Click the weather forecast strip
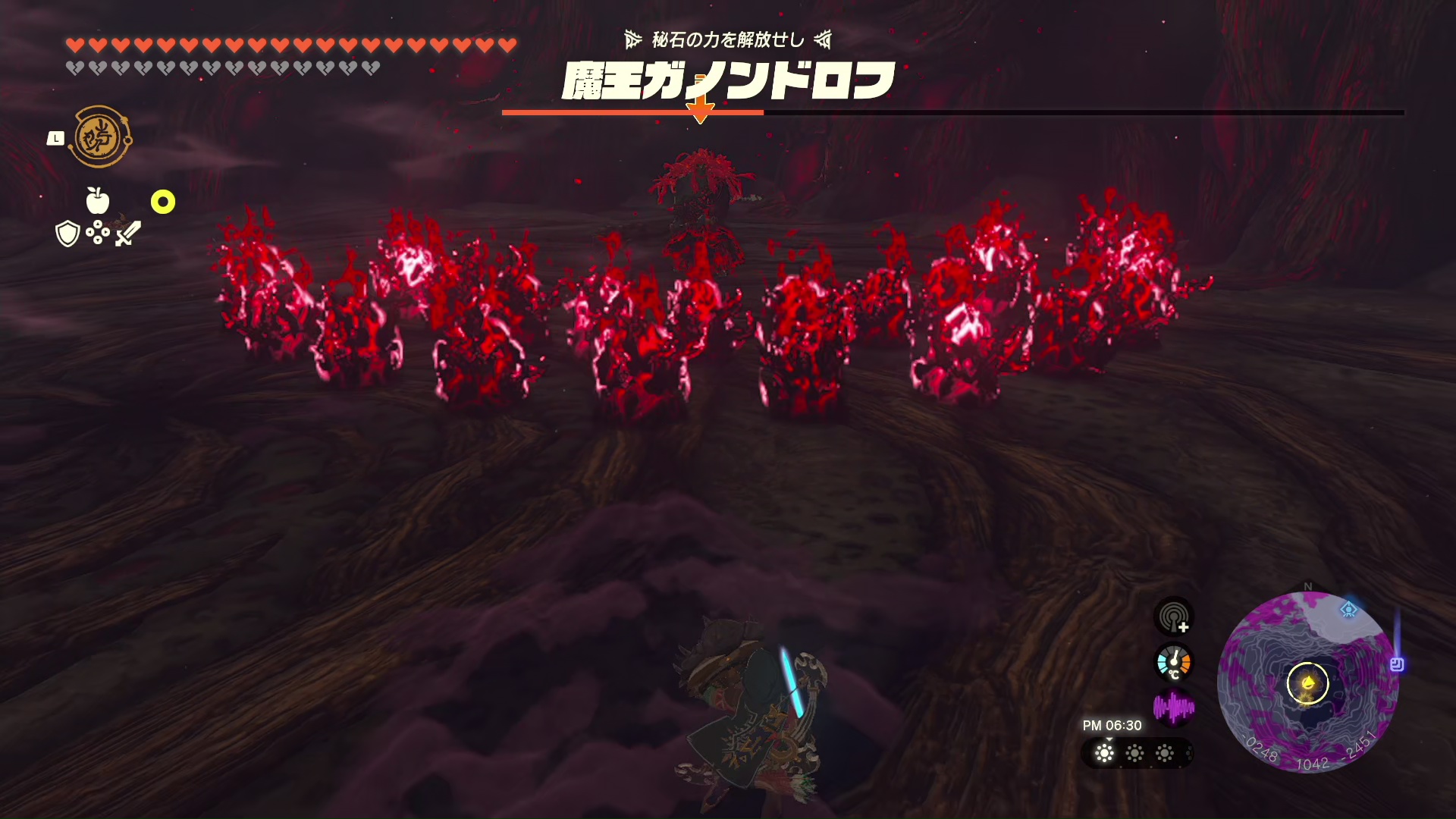1456x819 pixels. [1135, 753]
